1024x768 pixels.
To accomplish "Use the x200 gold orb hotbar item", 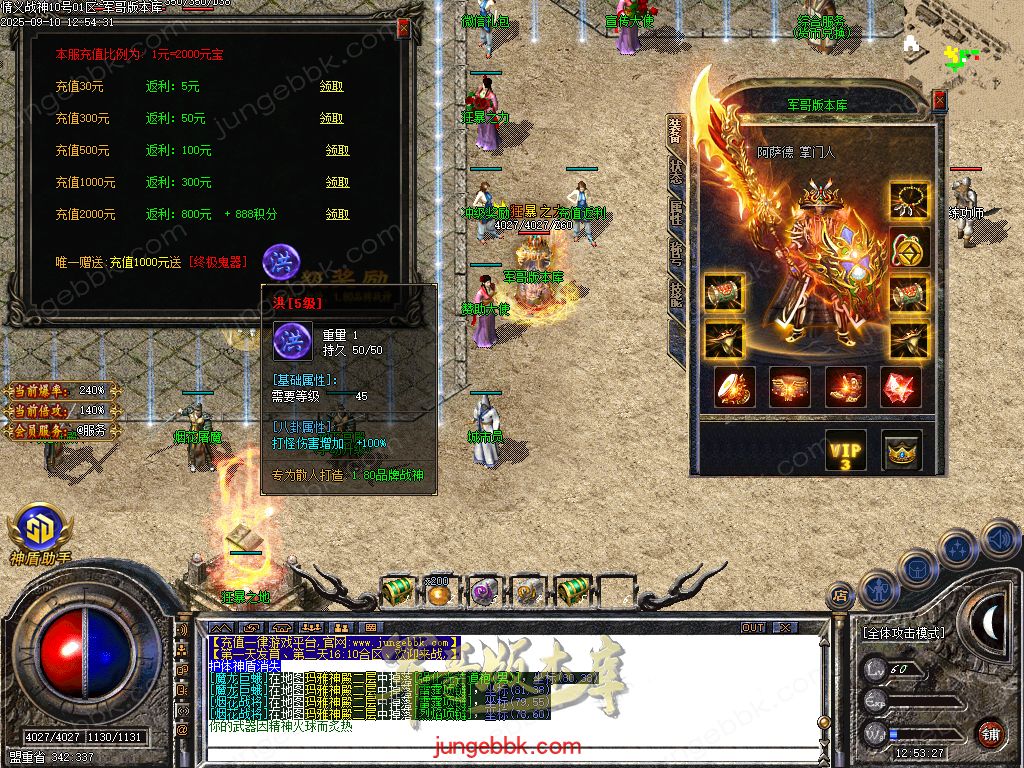I will click(438, 593).
